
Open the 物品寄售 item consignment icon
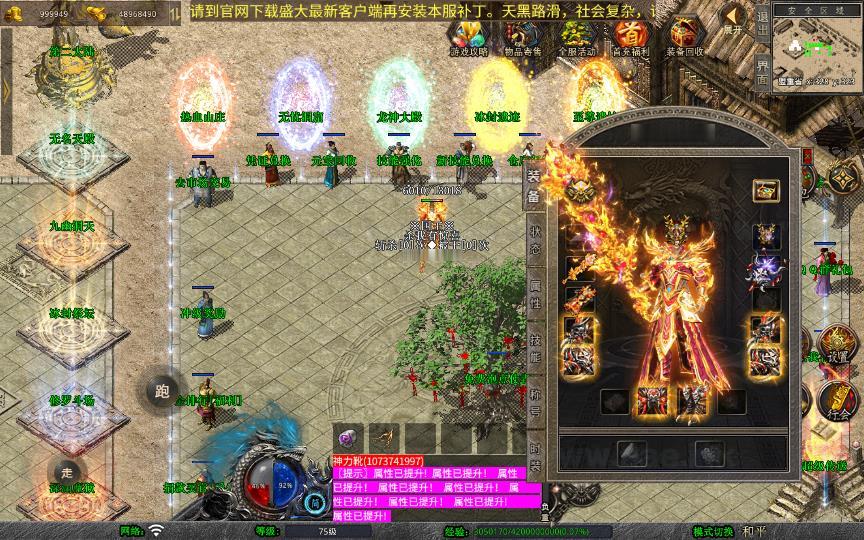pos(523,37)
